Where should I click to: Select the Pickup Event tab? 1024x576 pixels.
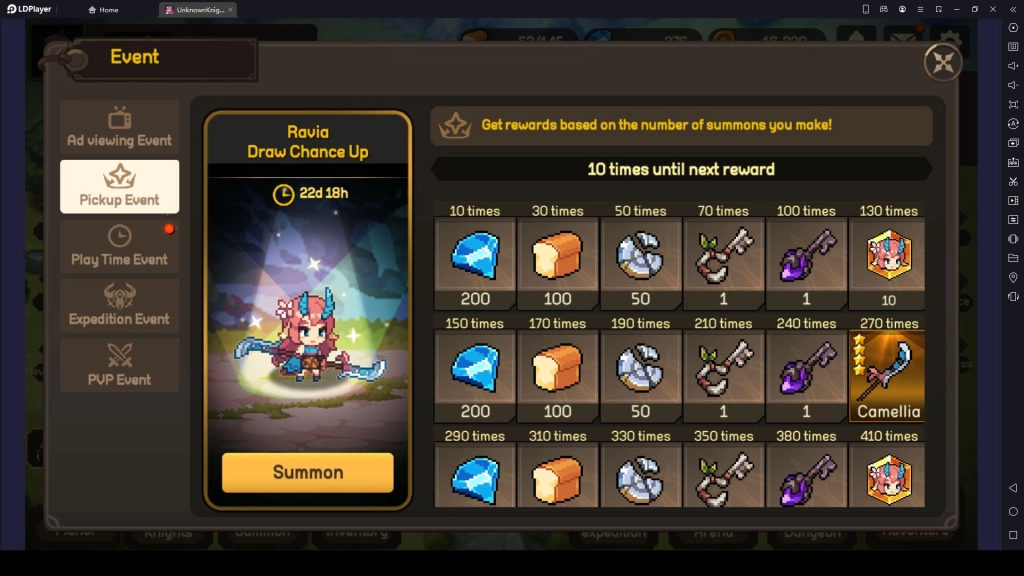120,186
